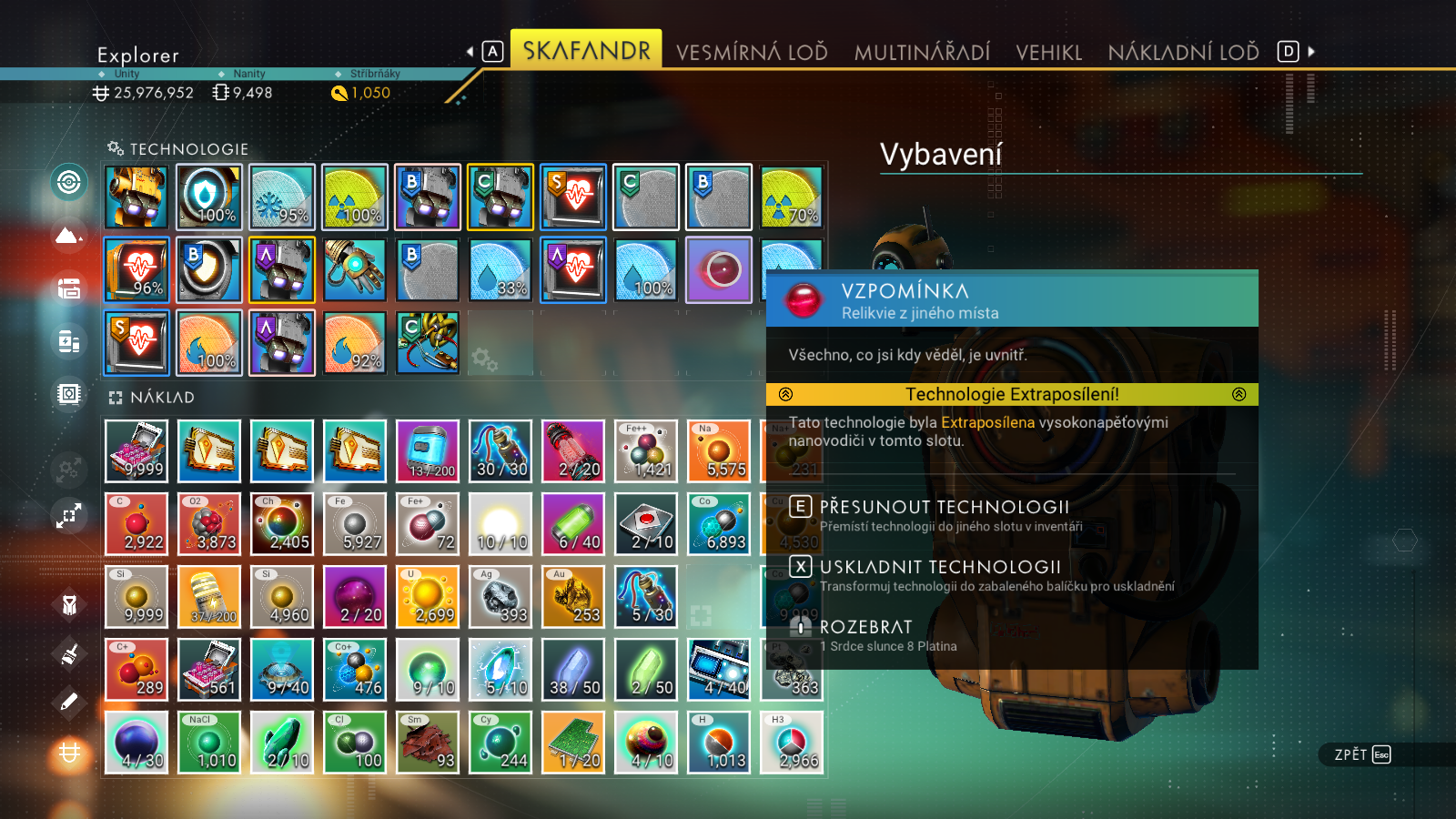Show the NÁKLADNÍ LOĎ inventory tab
Viewport: 1456px width, 819px height.
click(1183, 52)
